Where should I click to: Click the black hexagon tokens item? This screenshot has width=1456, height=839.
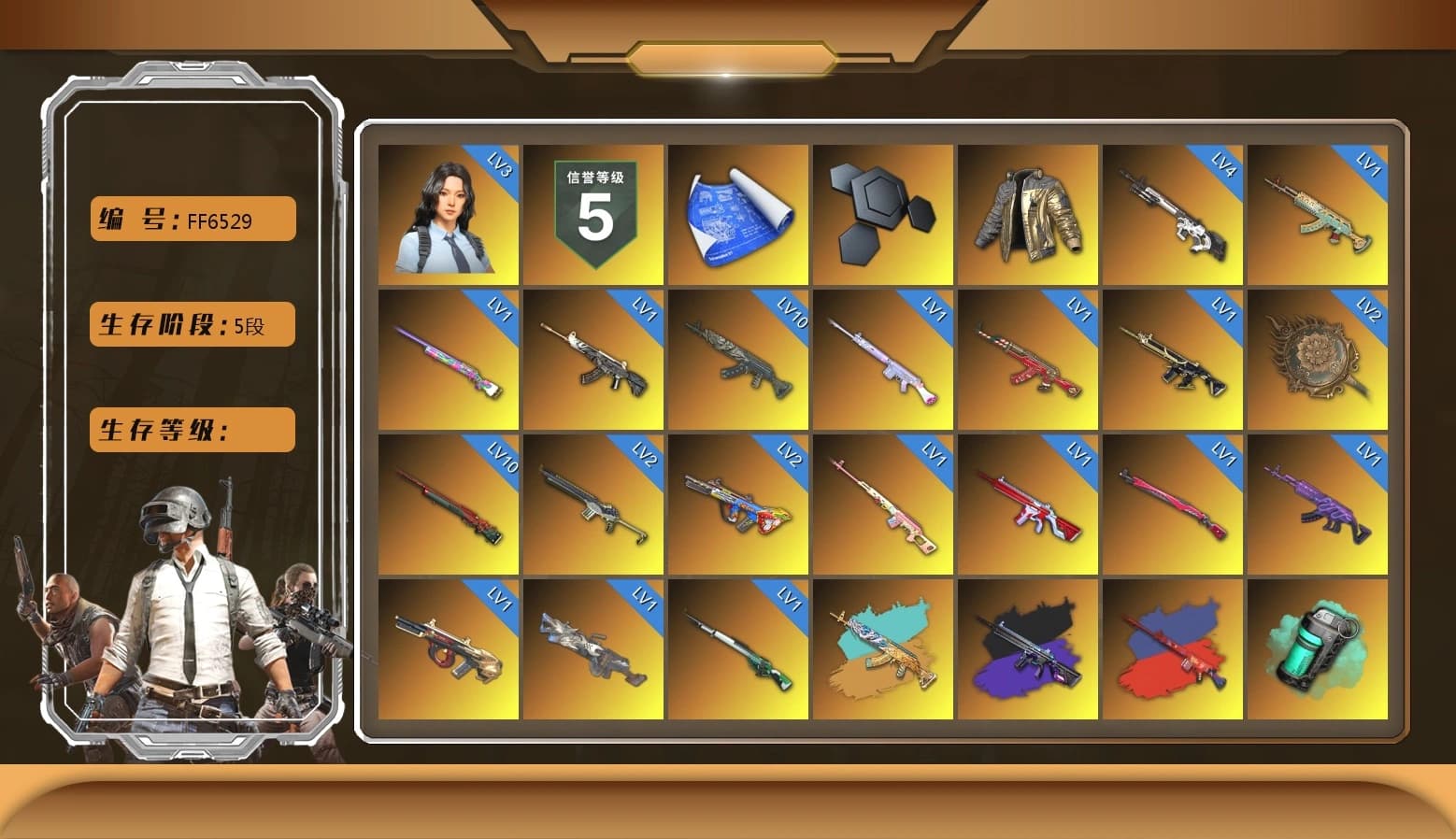coord(883,213)
